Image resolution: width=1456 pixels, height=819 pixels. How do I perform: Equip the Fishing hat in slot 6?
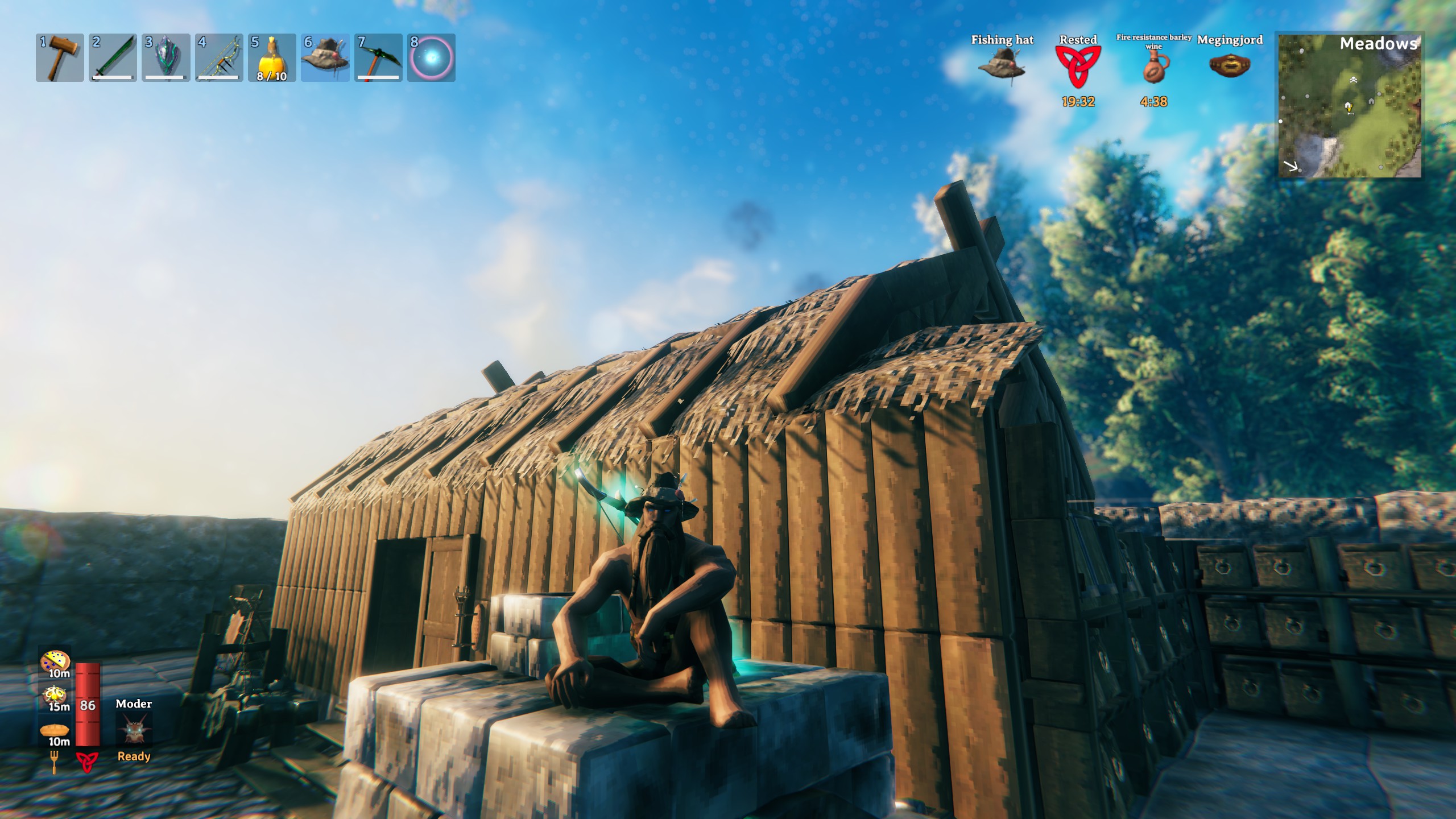pos(324,59)
